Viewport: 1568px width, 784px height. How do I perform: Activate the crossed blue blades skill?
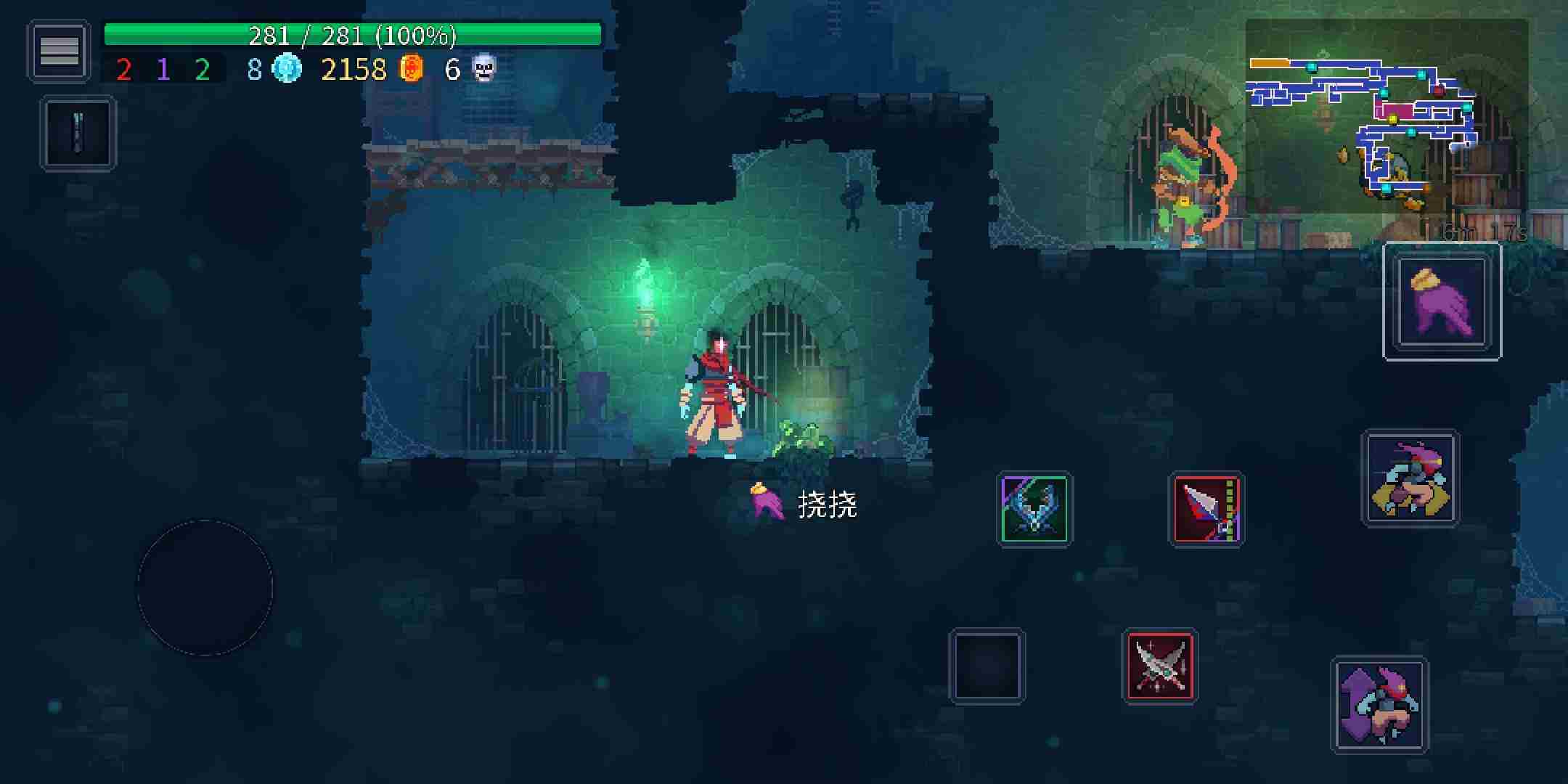pos(1034,509)
